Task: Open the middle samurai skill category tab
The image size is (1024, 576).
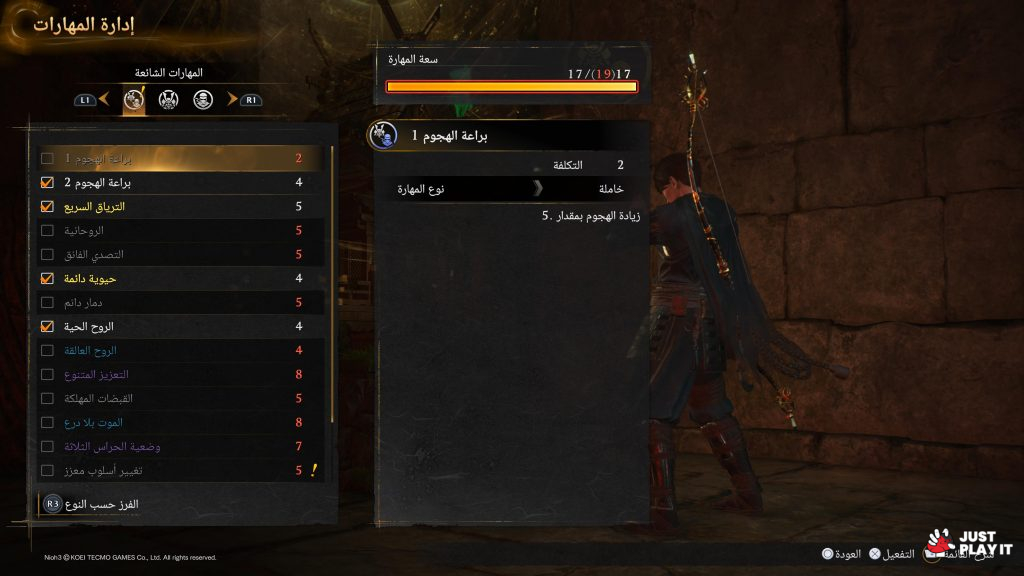Action: pyautogui.click(x=168, y=99)
